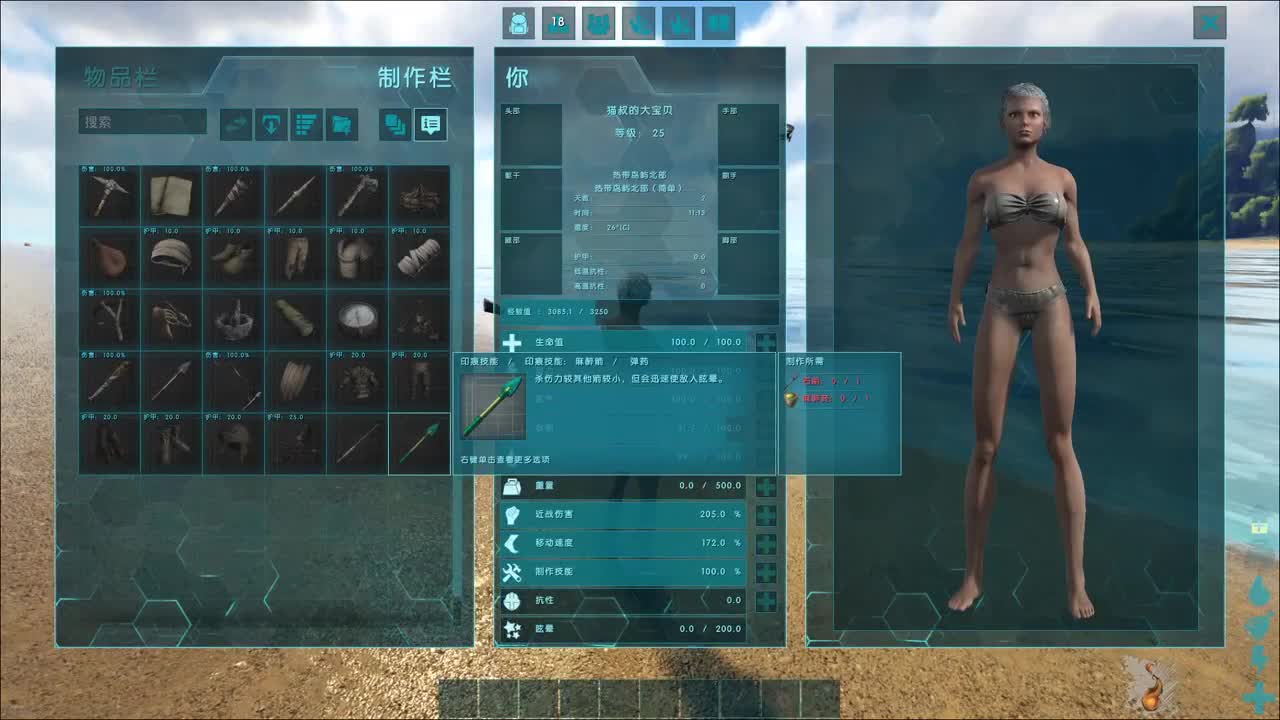The height and width of the screenshot is (720, 1280).
Task: Click the 眩晕 torpor progress bar
Action: coord(620,629)
